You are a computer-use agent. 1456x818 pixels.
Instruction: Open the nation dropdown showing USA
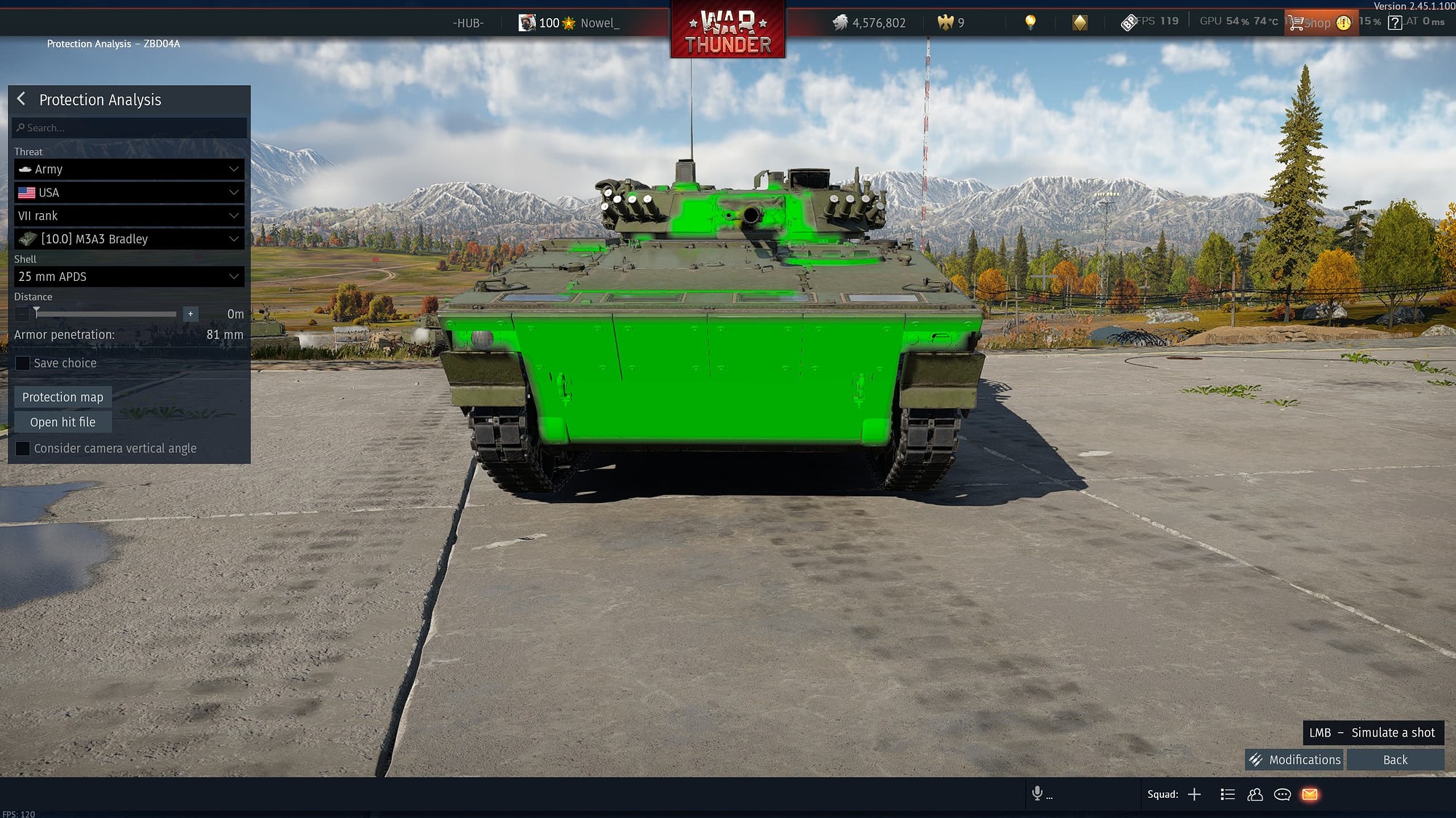click(128, 192)
